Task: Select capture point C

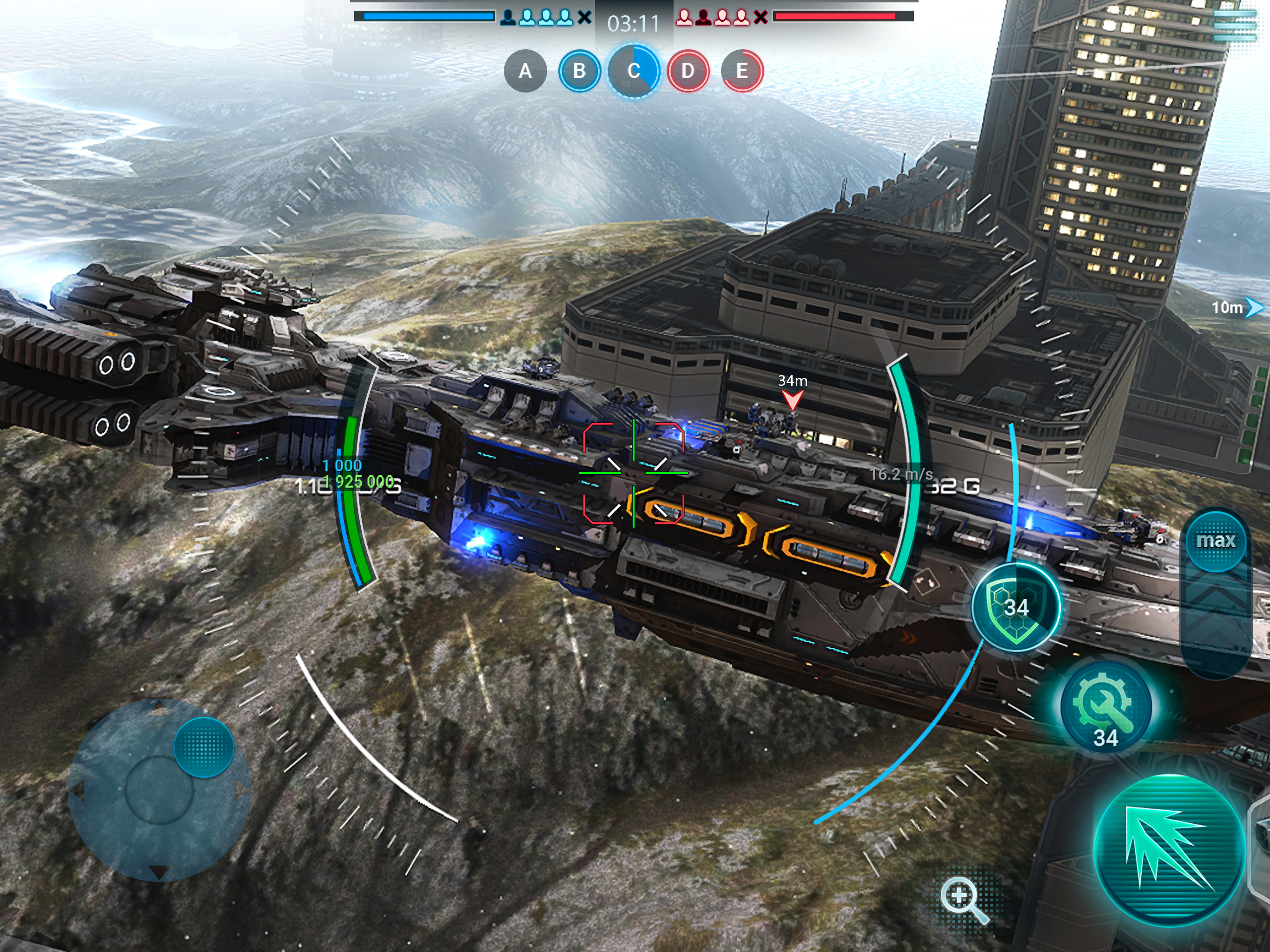Action: pos(634,71)
